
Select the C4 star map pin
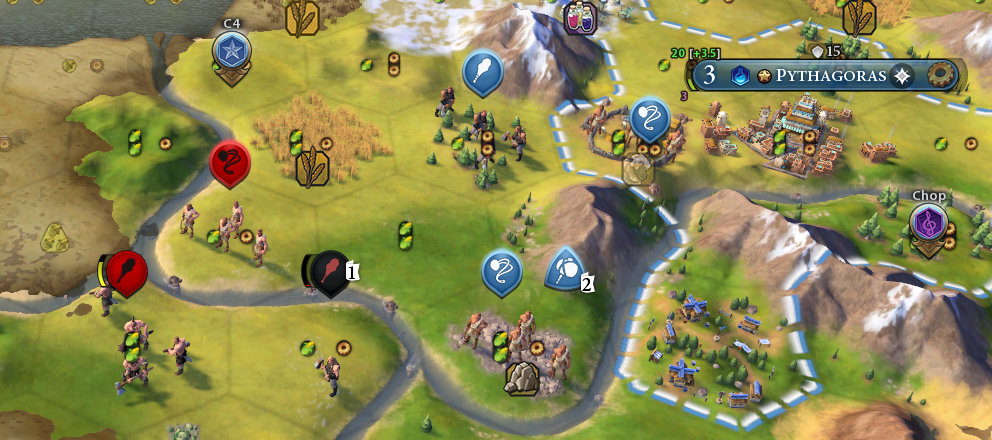point(231,49)
